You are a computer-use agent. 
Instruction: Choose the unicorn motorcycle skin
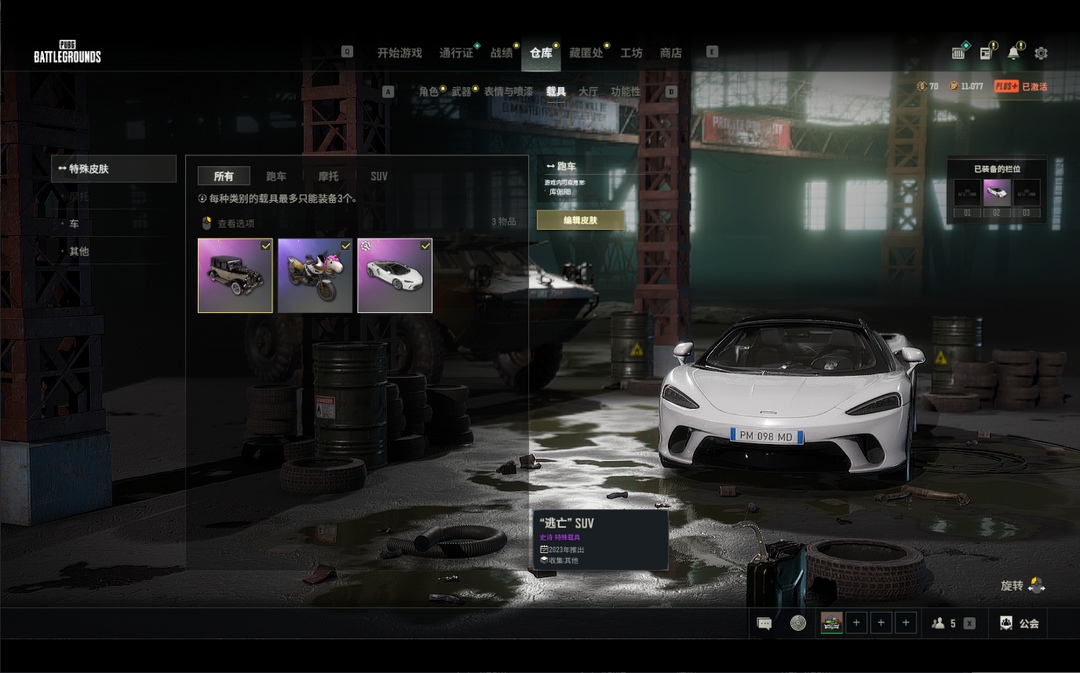pos(315,275)
